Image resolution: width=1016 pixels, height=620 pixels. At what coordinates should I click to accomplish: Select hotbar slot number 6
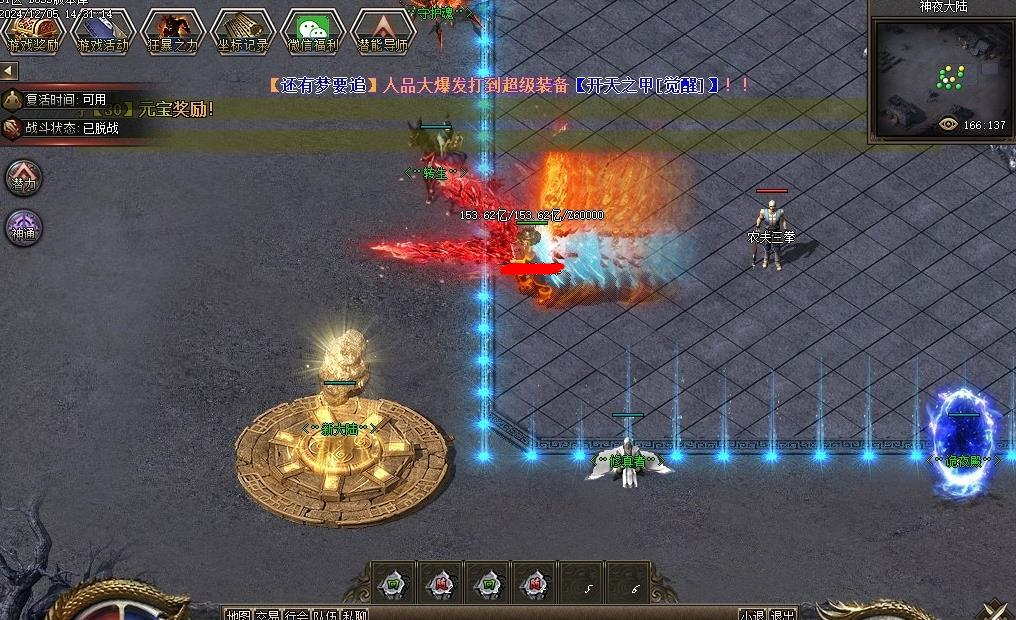(x=634, y=584)
